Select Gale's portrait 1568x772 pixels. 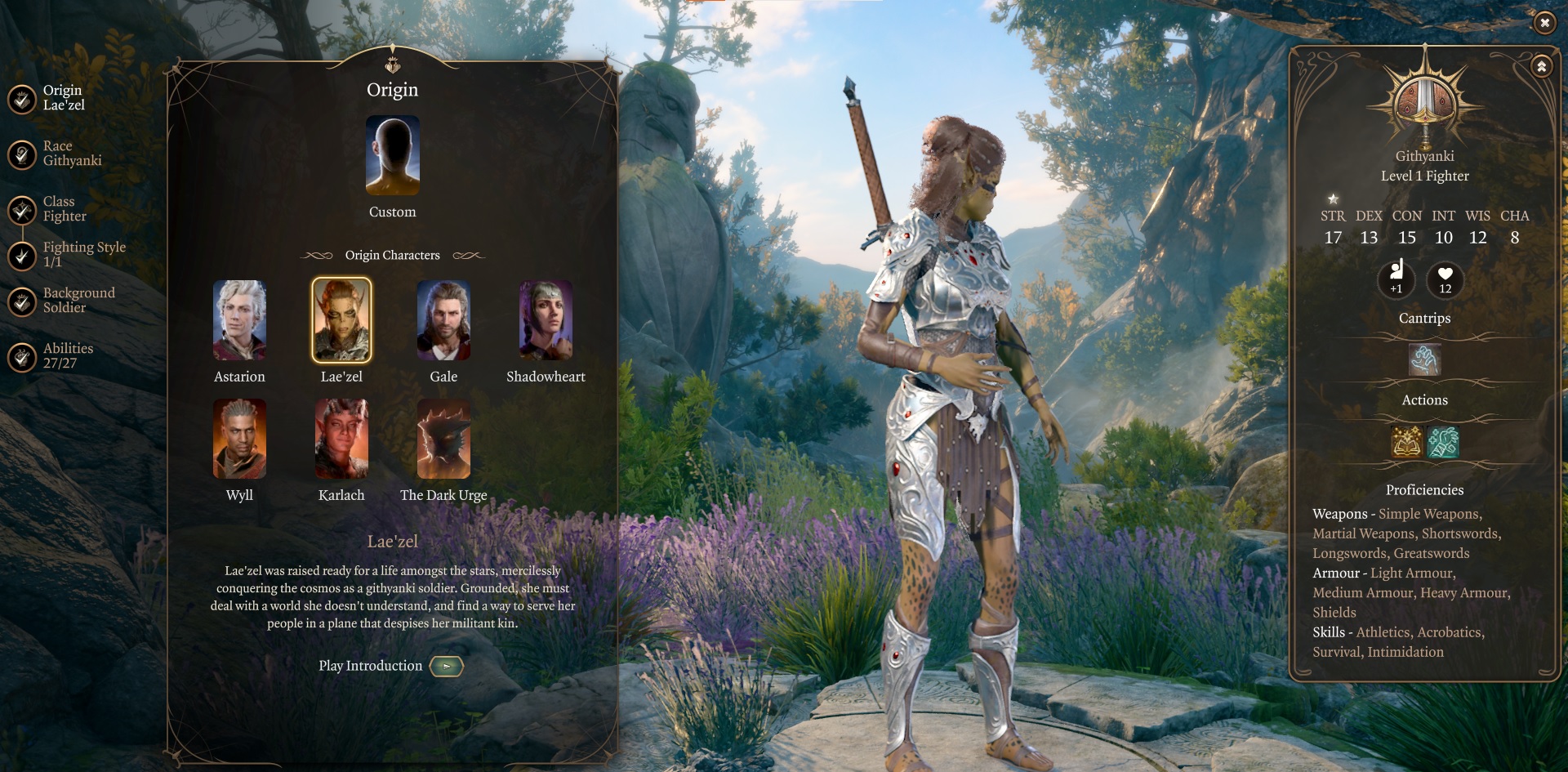(x=443, y=320)
